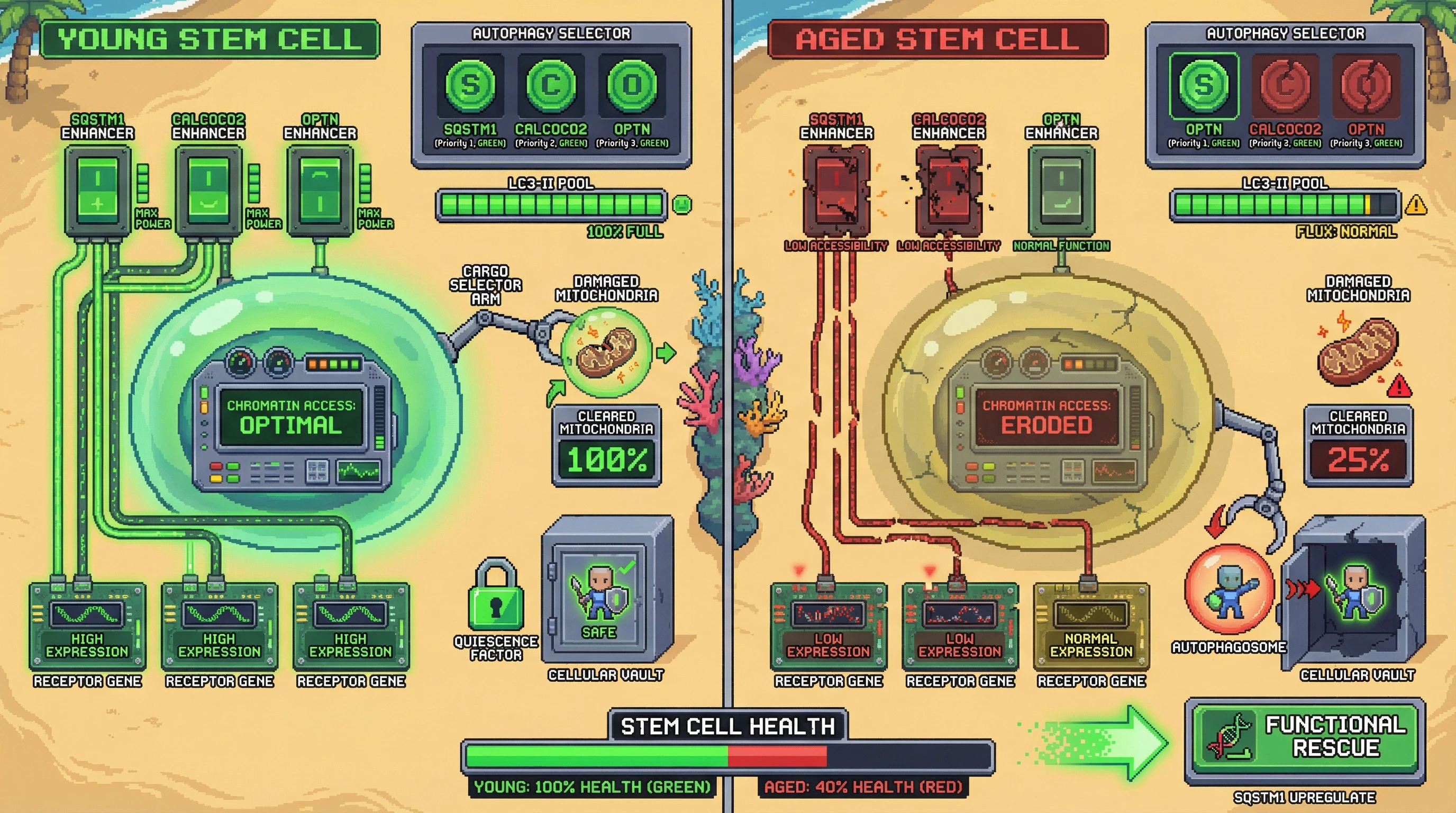Flip the young cell's CALCOCO2 enhancer switch
Screen dimensions: 1456x813
coord(208,191)
